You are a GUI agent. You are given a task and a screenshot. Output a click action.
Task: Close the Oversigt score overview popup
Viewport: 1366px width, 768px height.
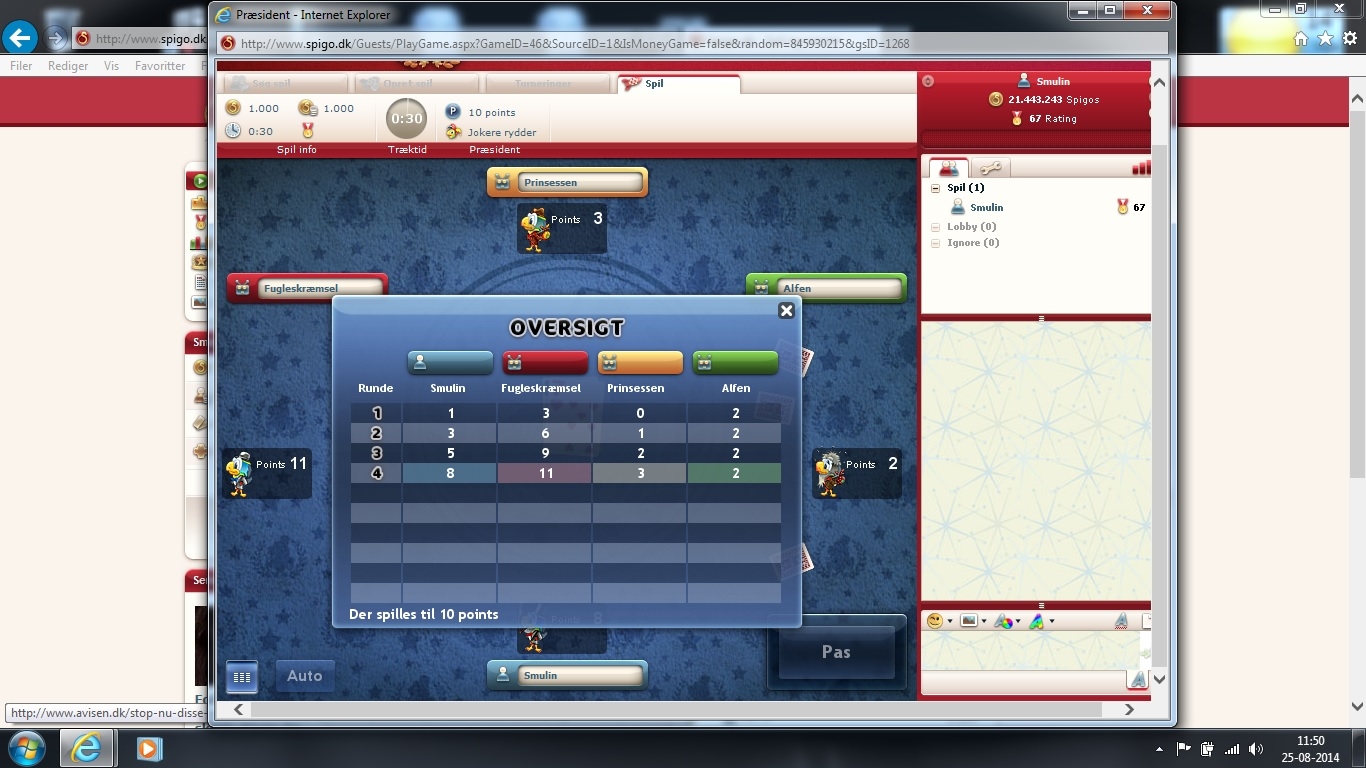[786, 311]
